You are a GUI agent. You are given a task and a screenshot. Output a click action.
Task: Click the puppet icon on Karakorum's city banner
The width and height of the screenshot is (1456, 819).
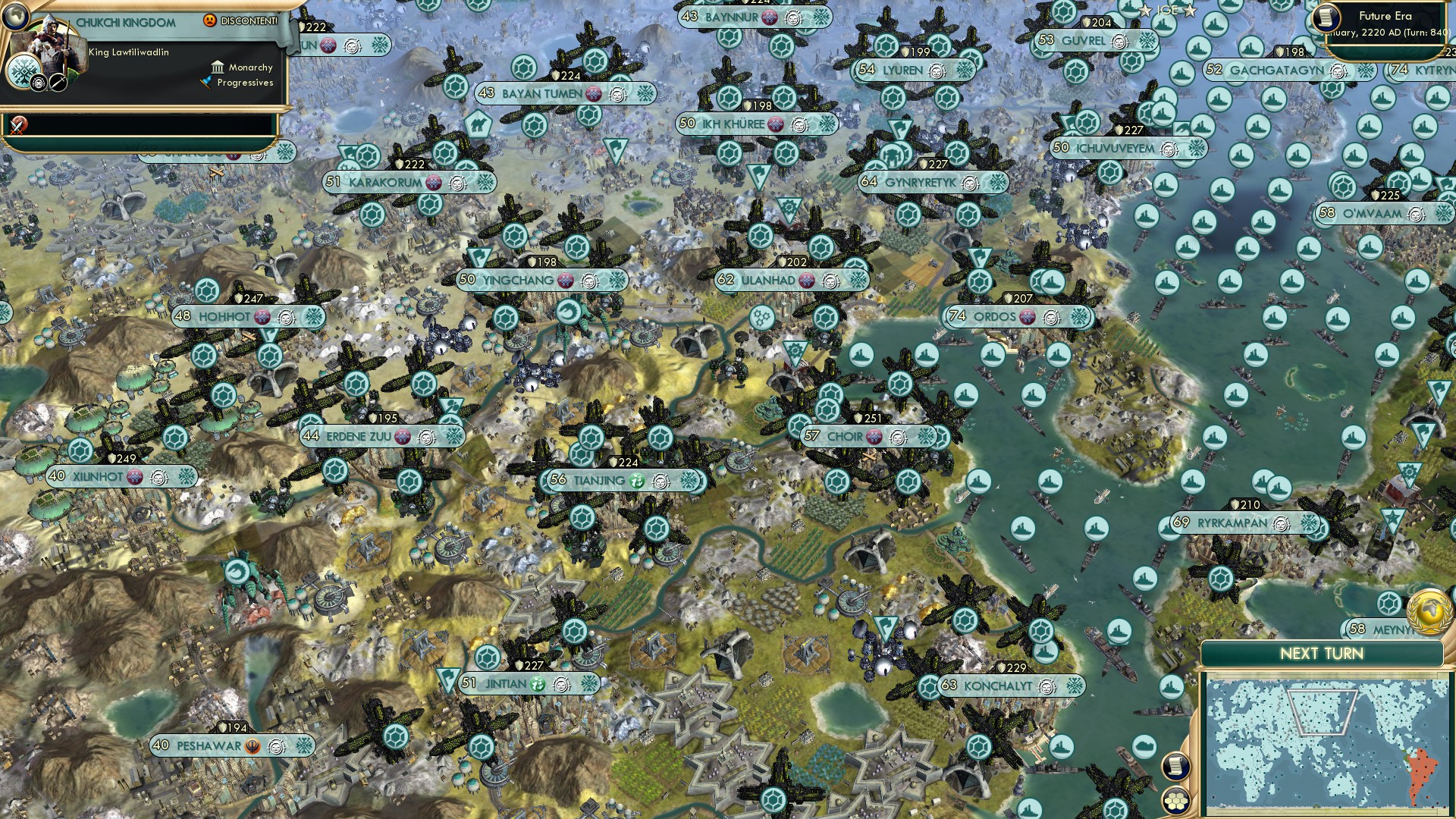433,182
